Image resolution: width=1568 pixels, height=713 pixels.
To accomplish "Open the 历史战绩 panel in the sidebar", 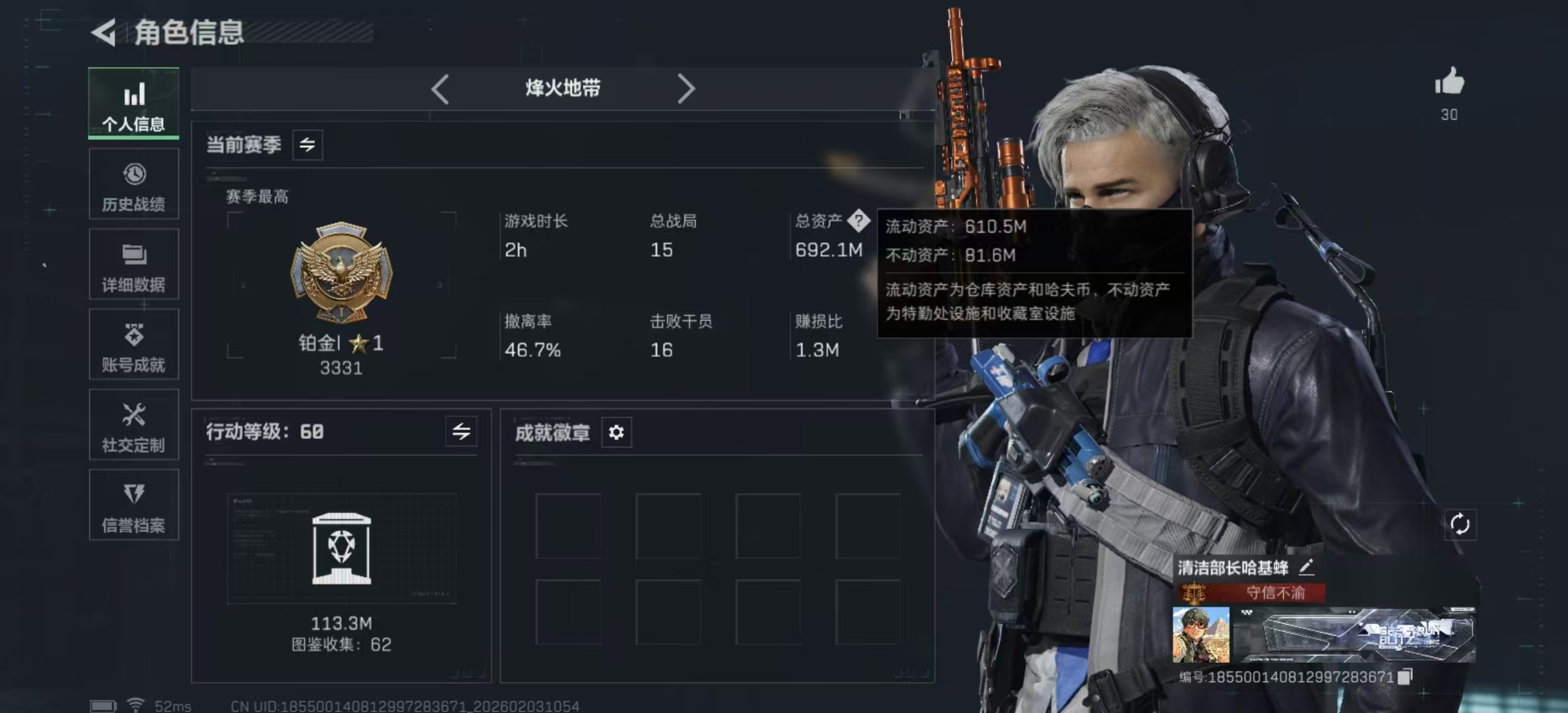I will coord(133,185).
